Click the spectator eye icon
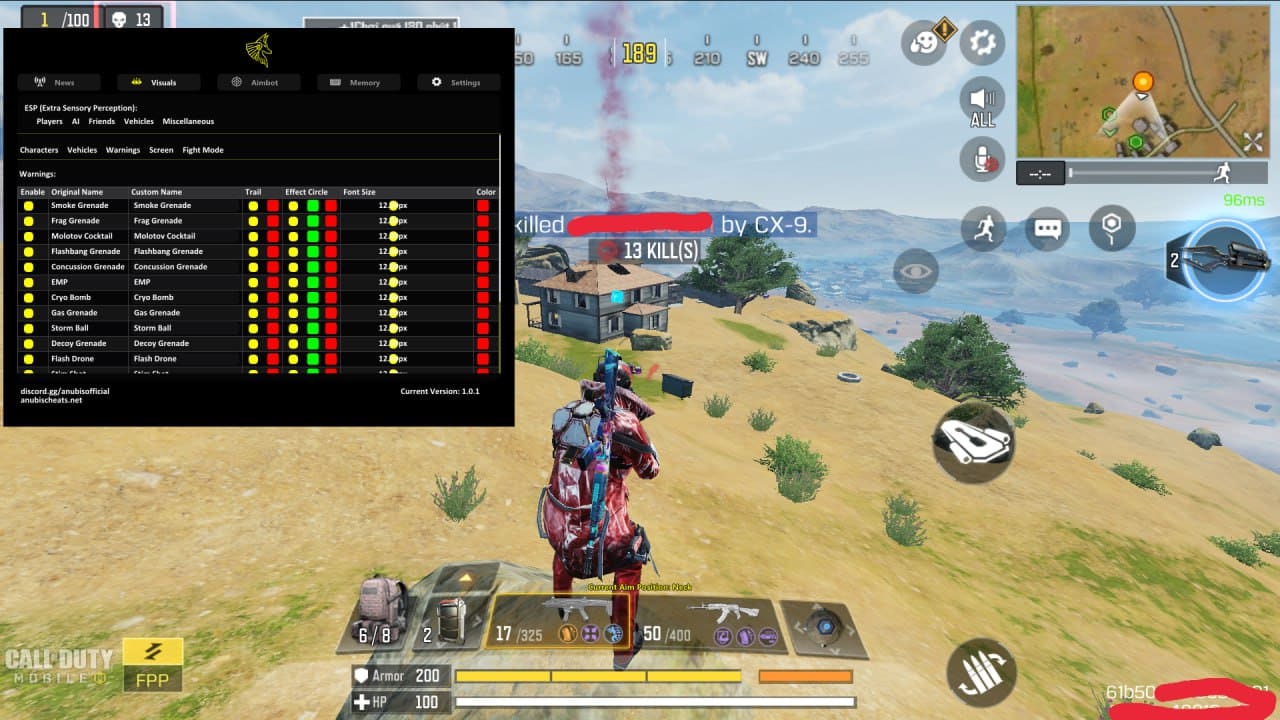This screenshot has width=1280, height=720. [x=915, y=270]
